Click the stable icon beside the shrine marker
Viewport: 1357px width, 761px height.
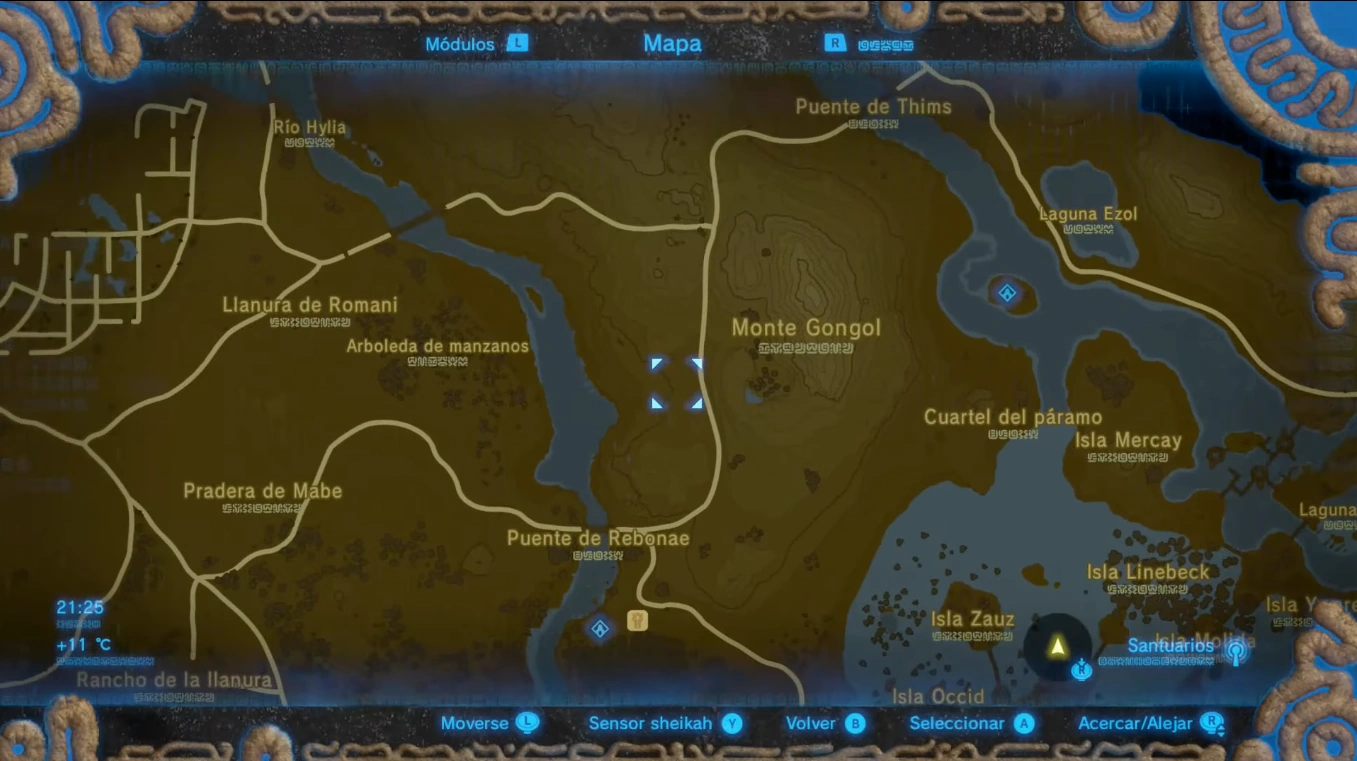637,620
